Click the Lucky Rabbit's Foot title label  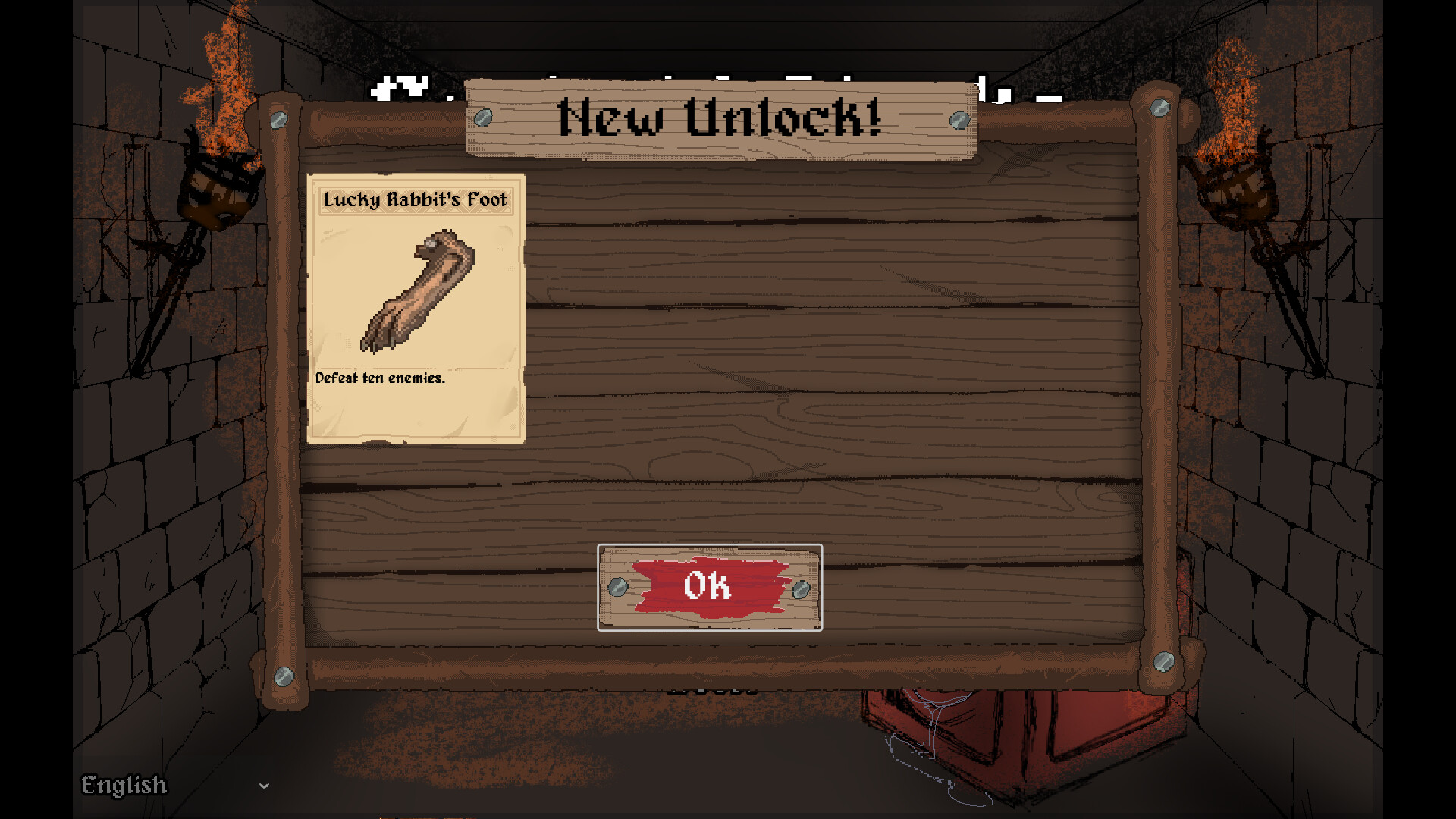point(416,200)
